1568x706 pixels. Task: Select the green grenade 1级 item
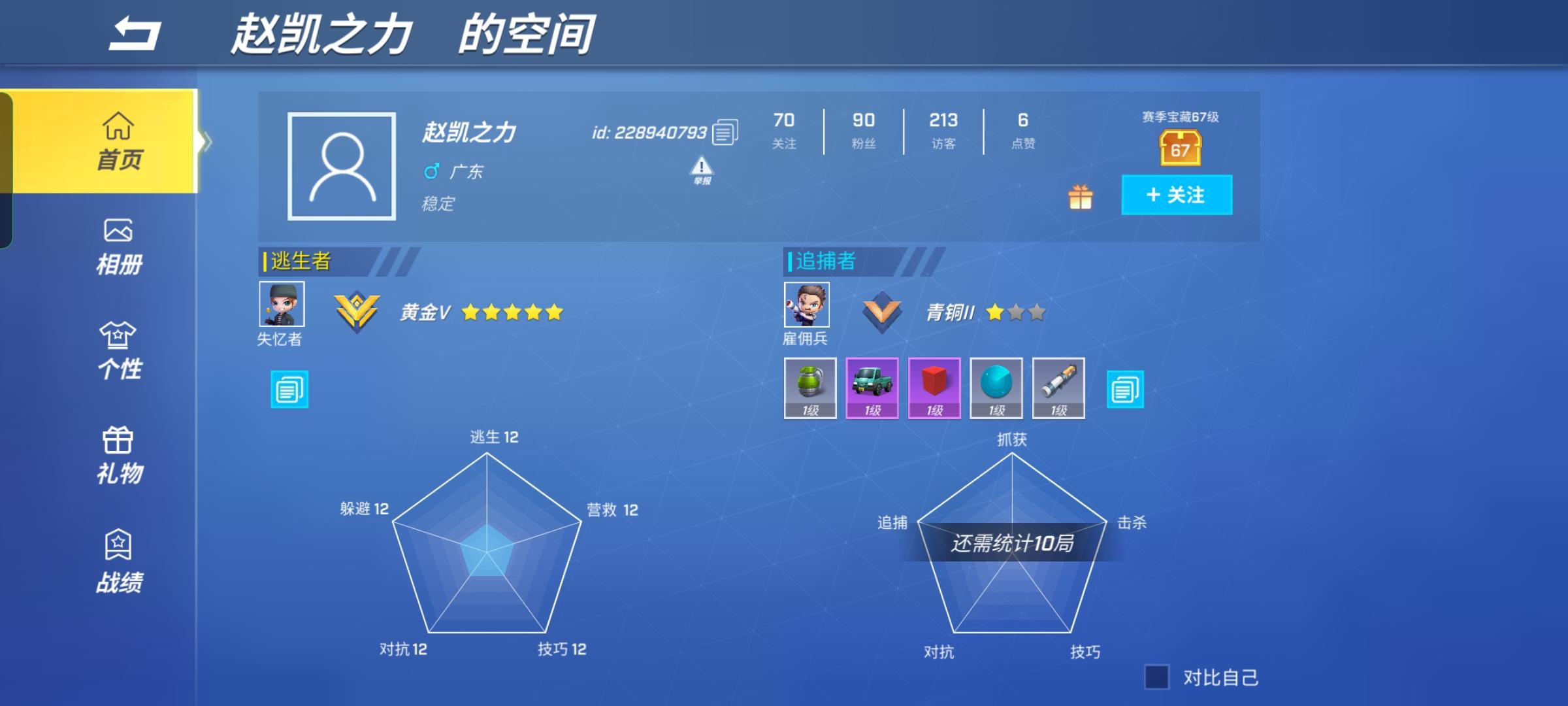pos(810,388)
